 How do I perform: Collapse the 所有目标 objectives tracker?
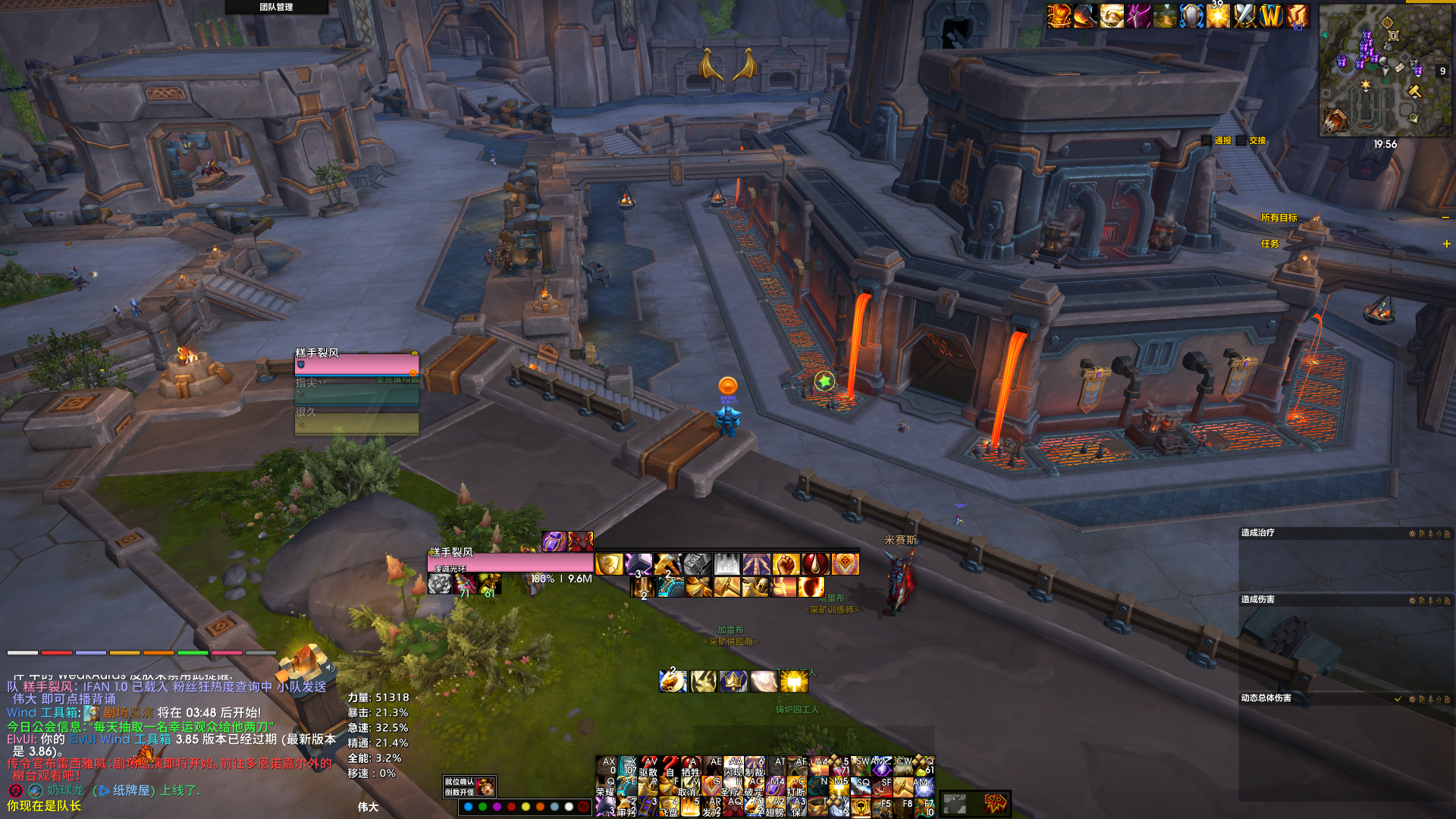(1445, 218)
